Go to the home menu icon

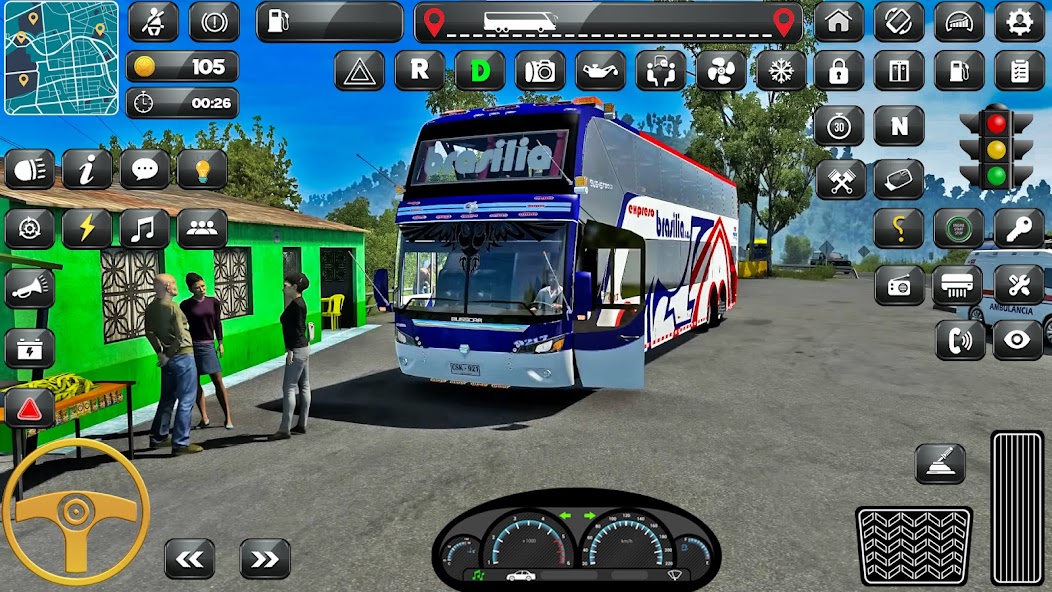coord(838,22)
